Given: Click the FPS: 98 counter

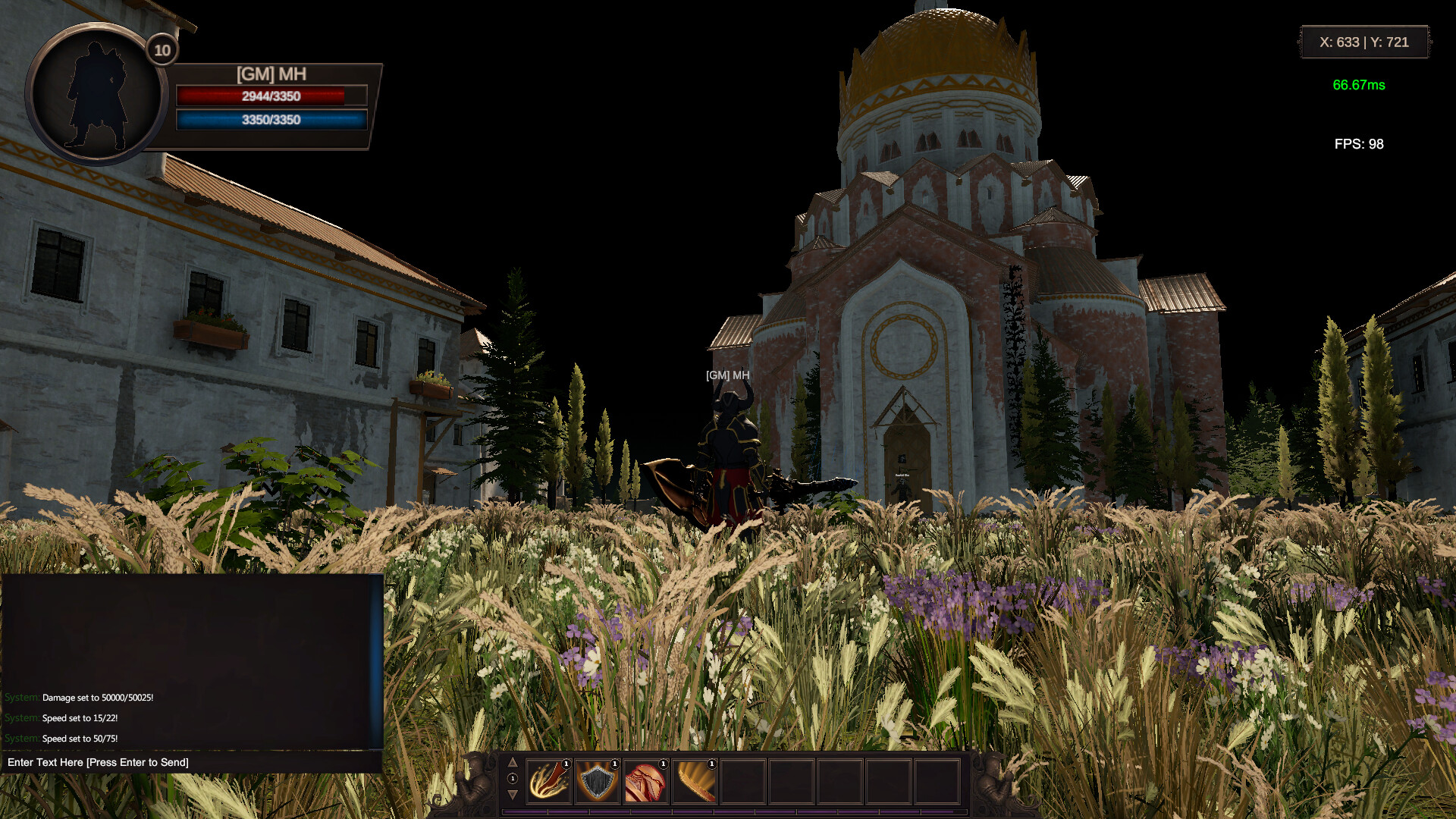Looking at the screenshot, I should [x=1358, y=143].
